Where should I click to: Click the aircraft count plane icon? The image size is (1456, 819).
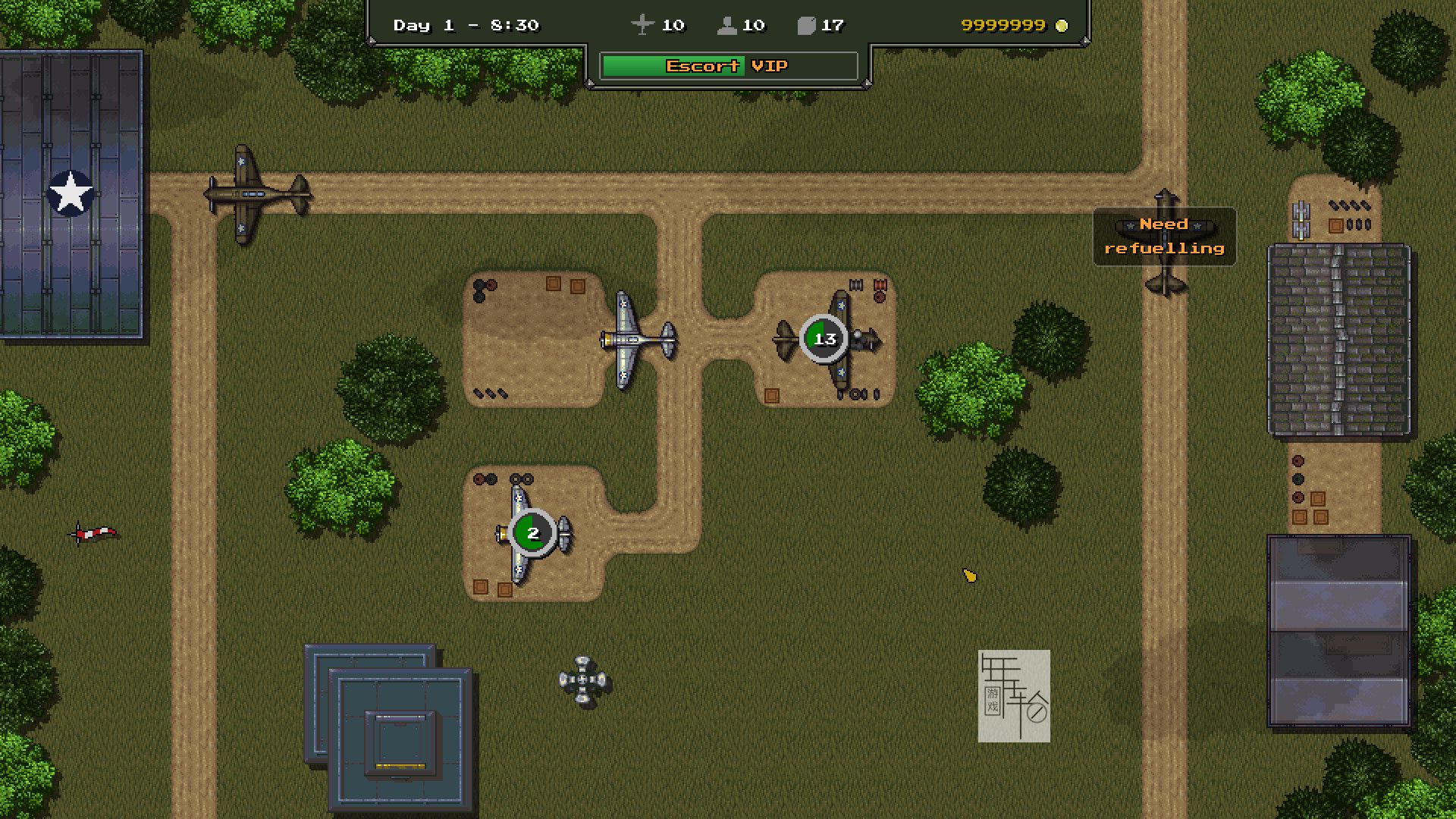coord(642,25)
